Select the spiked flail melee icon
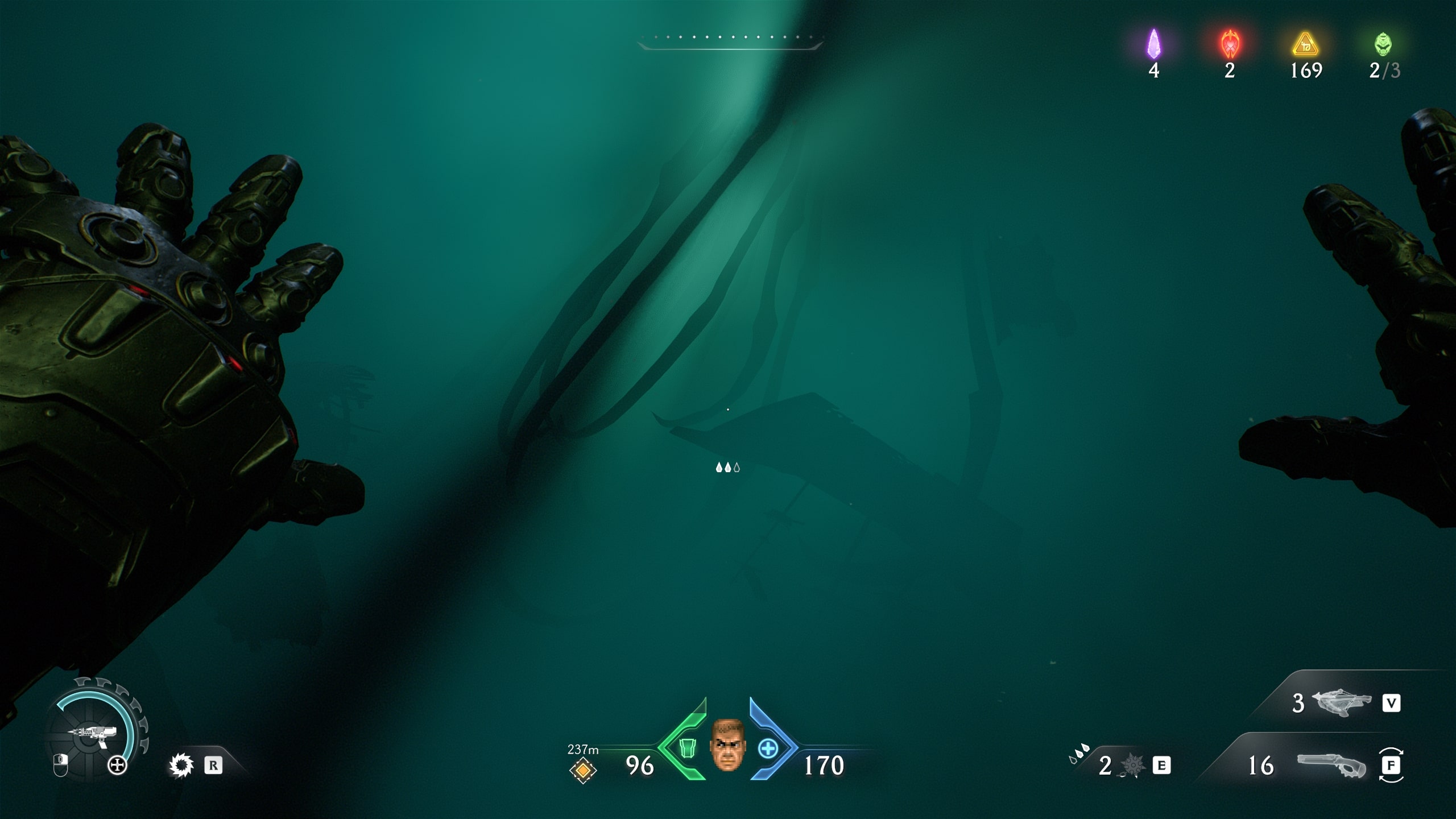Viewport: 1456px width, 819px height. (1132, 766)
